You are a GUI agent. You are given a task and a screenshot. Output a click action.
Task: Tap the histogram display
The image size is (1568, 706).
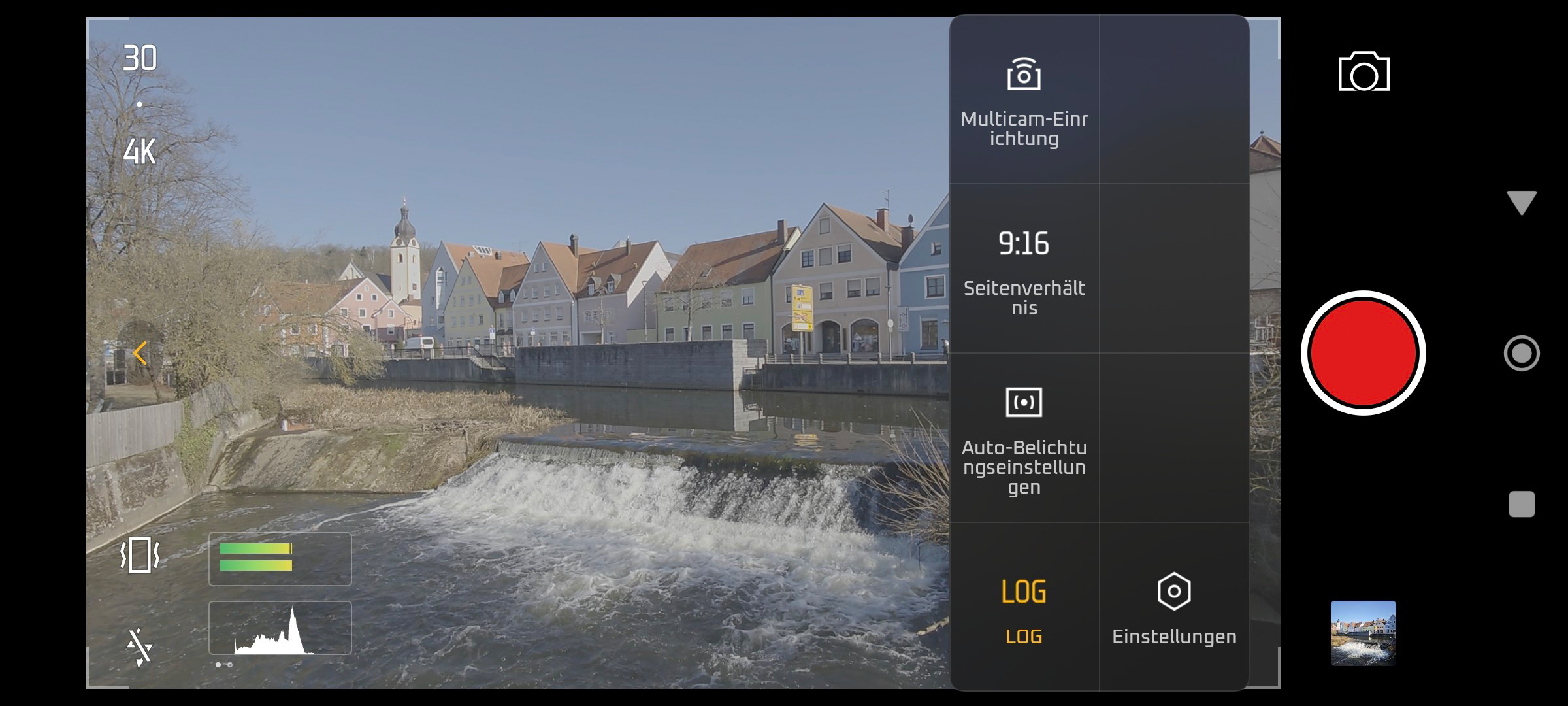click(x=280, y=628)
